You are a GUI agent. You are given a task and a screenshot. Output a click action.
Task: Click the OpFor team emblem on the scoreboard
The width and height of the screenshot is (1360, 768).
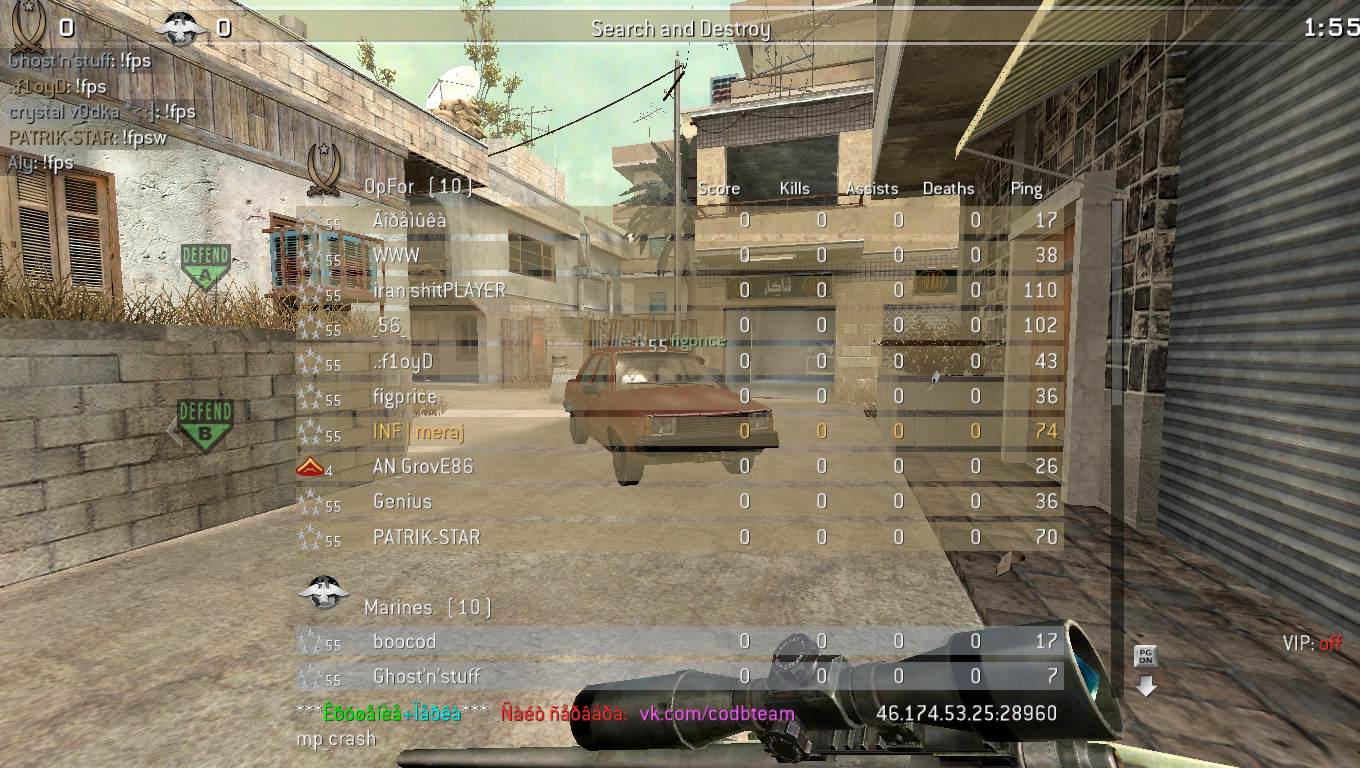pos(325,168)
